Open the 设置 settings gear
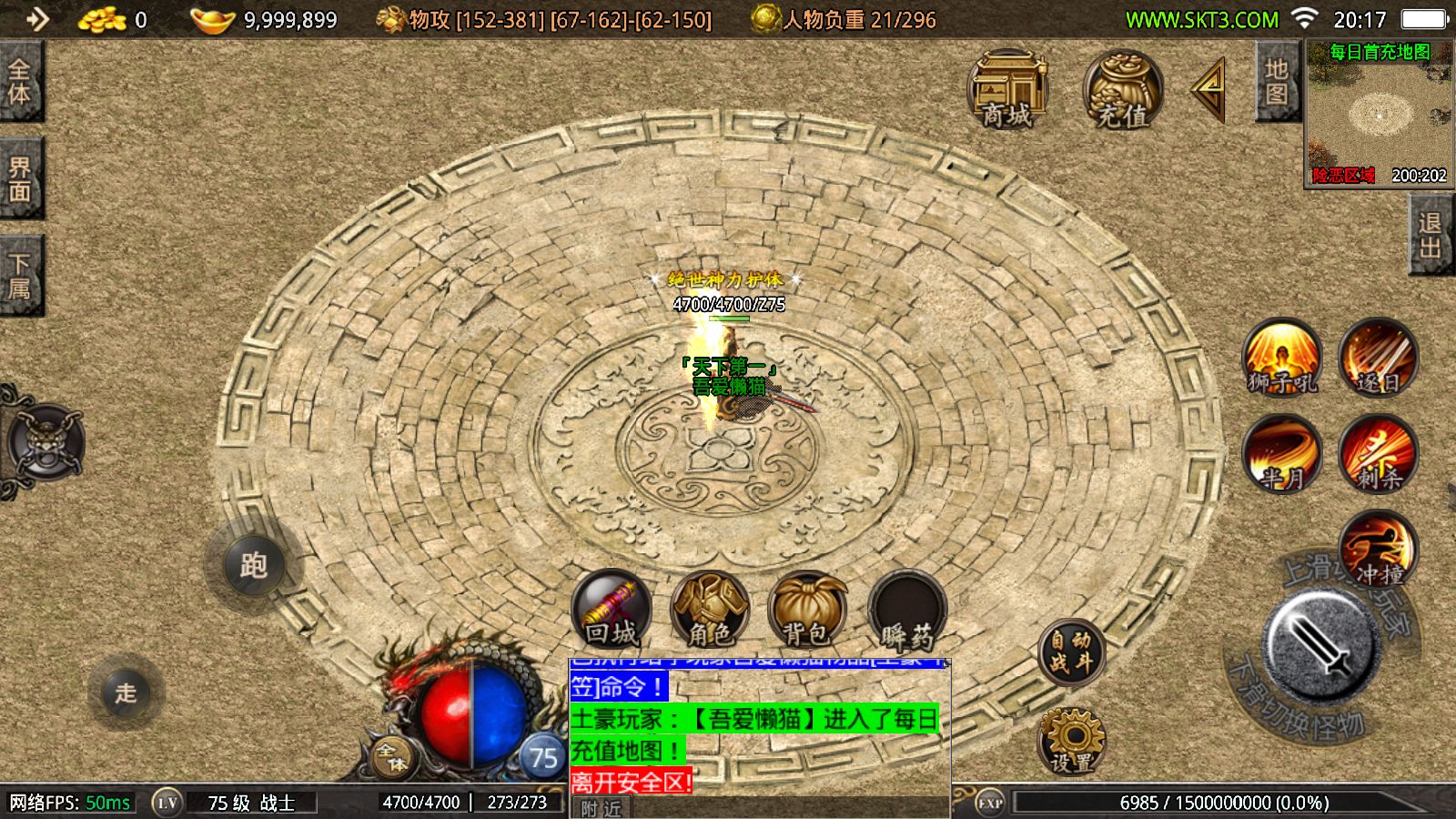Viewport: 1456px width, 819px height. tap(1071, 739)
